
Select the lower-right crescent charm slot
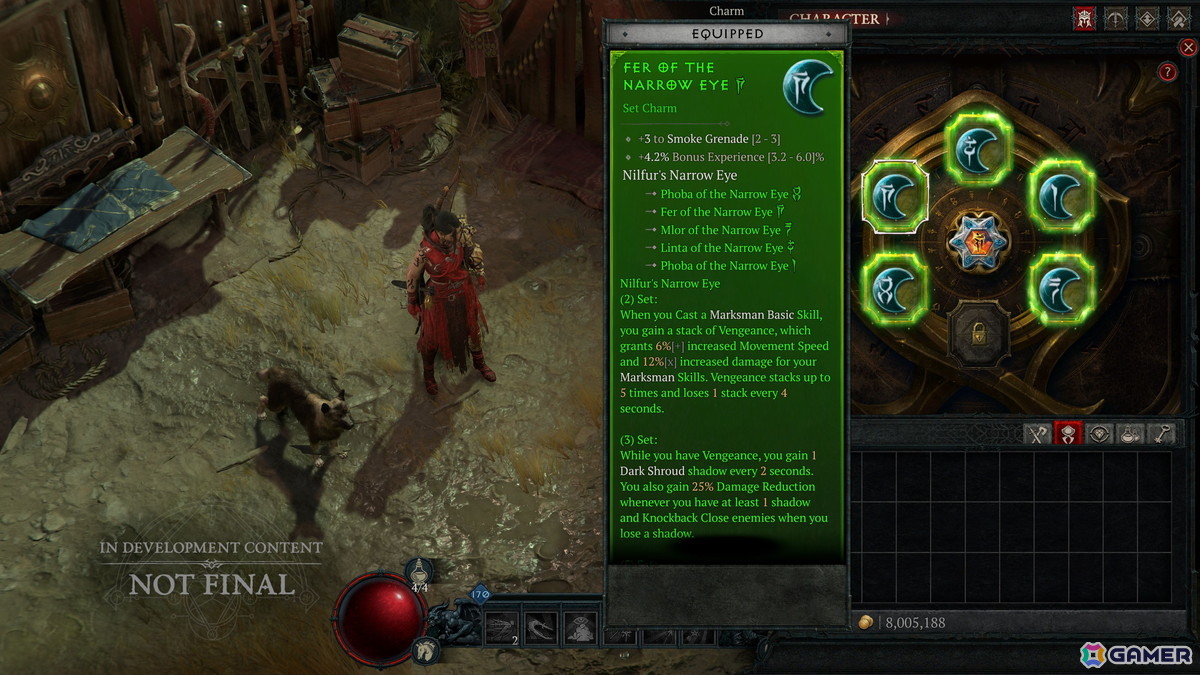pos(1061,288)
